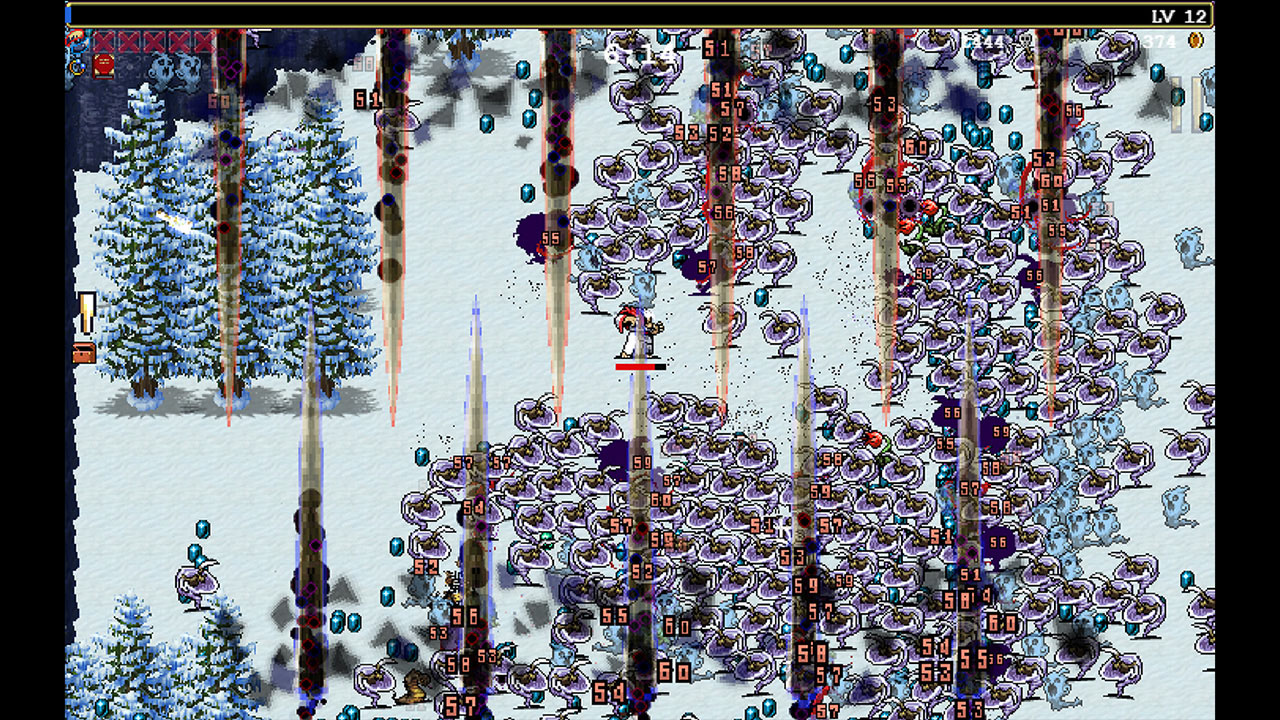Screen dimensions: 1280x720
Task: Click the orb accessory icon below the portrait
Action: coord(76,66)
